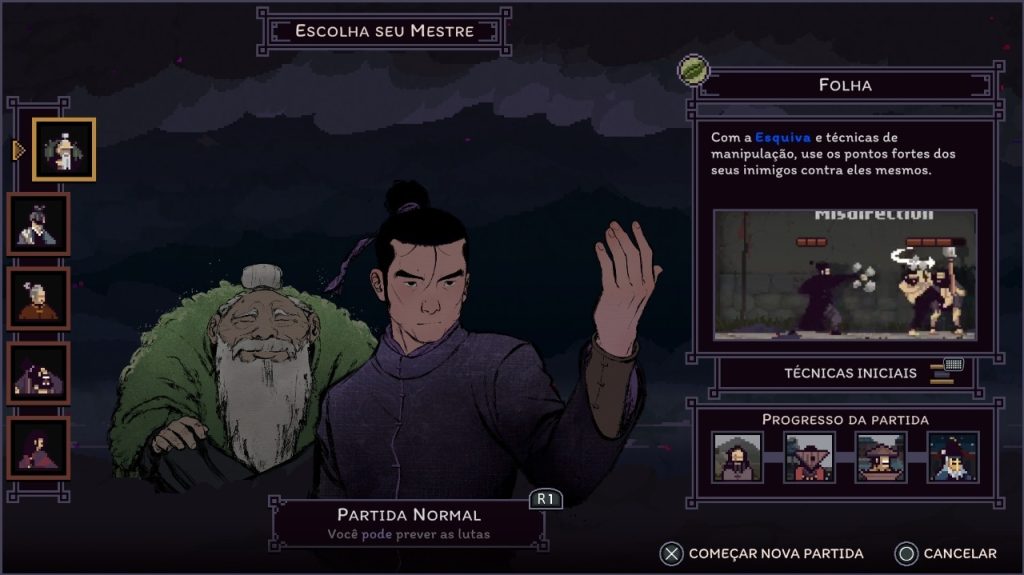
Task: Select the red-robed wide-hat boss portrait
Action: [x=809, y=457]
